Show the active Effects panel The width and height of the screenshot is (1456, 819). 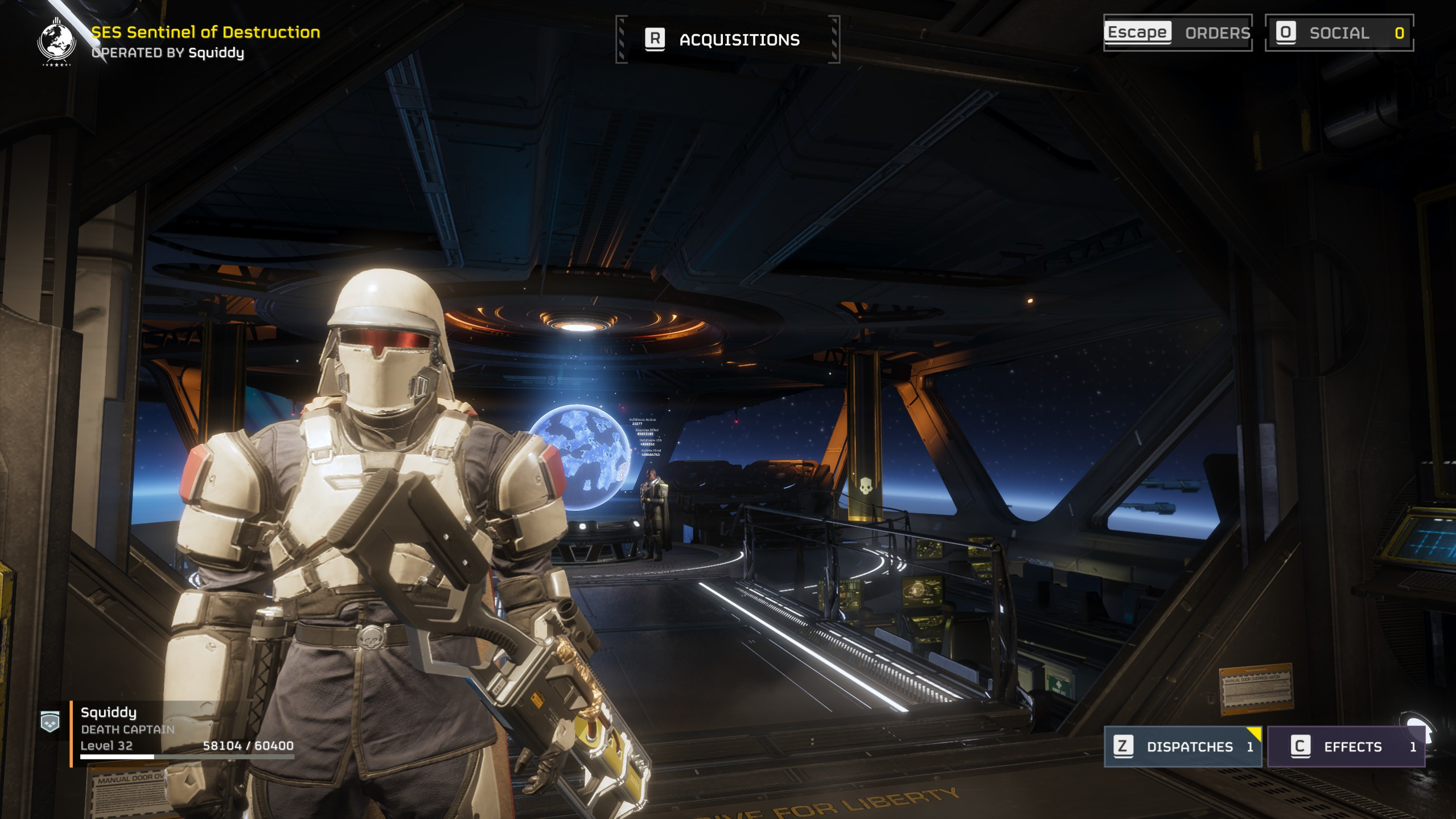1346,746
